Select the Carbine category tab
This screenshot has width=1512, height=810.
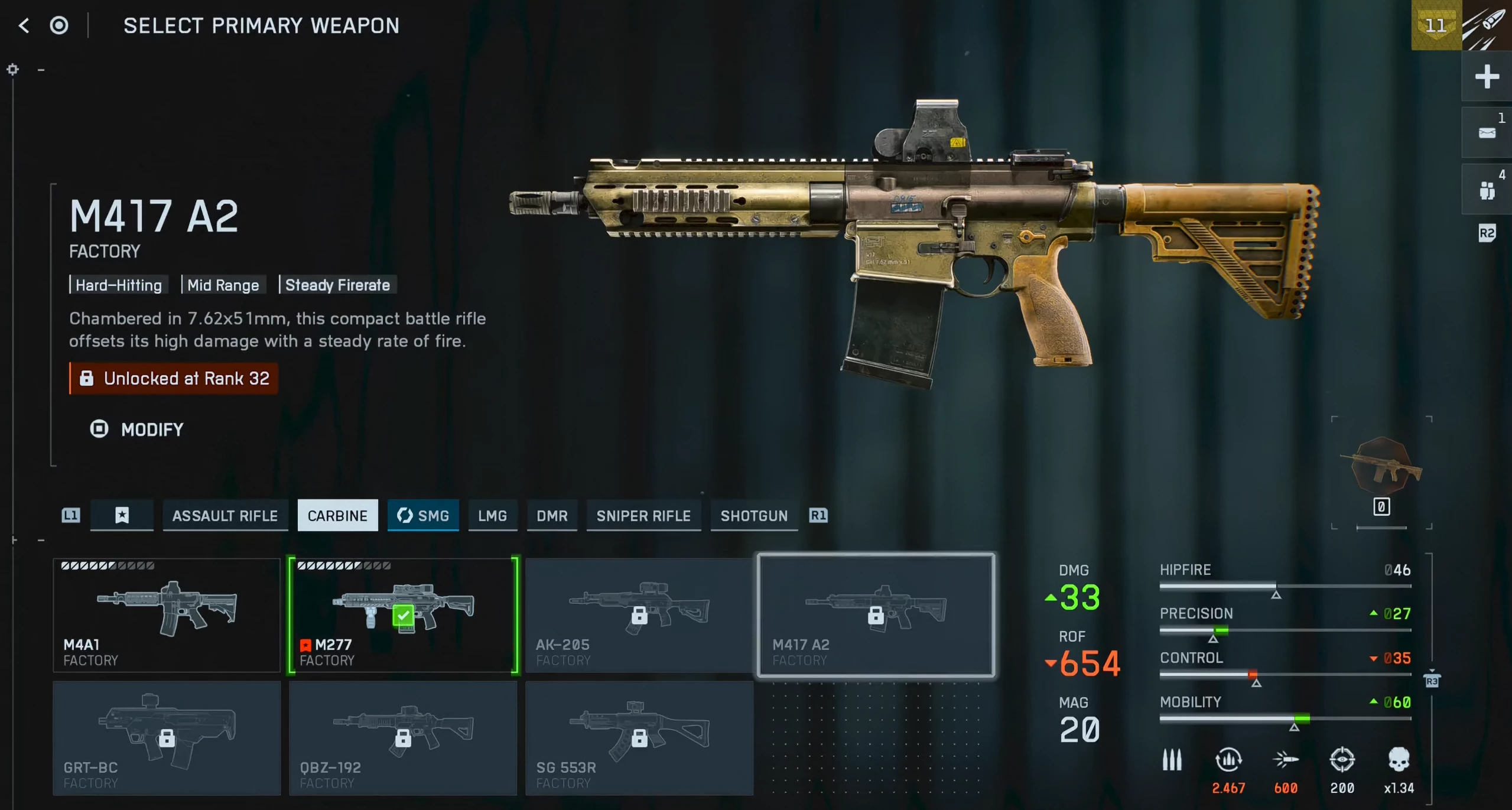click(x=337, y=516)
